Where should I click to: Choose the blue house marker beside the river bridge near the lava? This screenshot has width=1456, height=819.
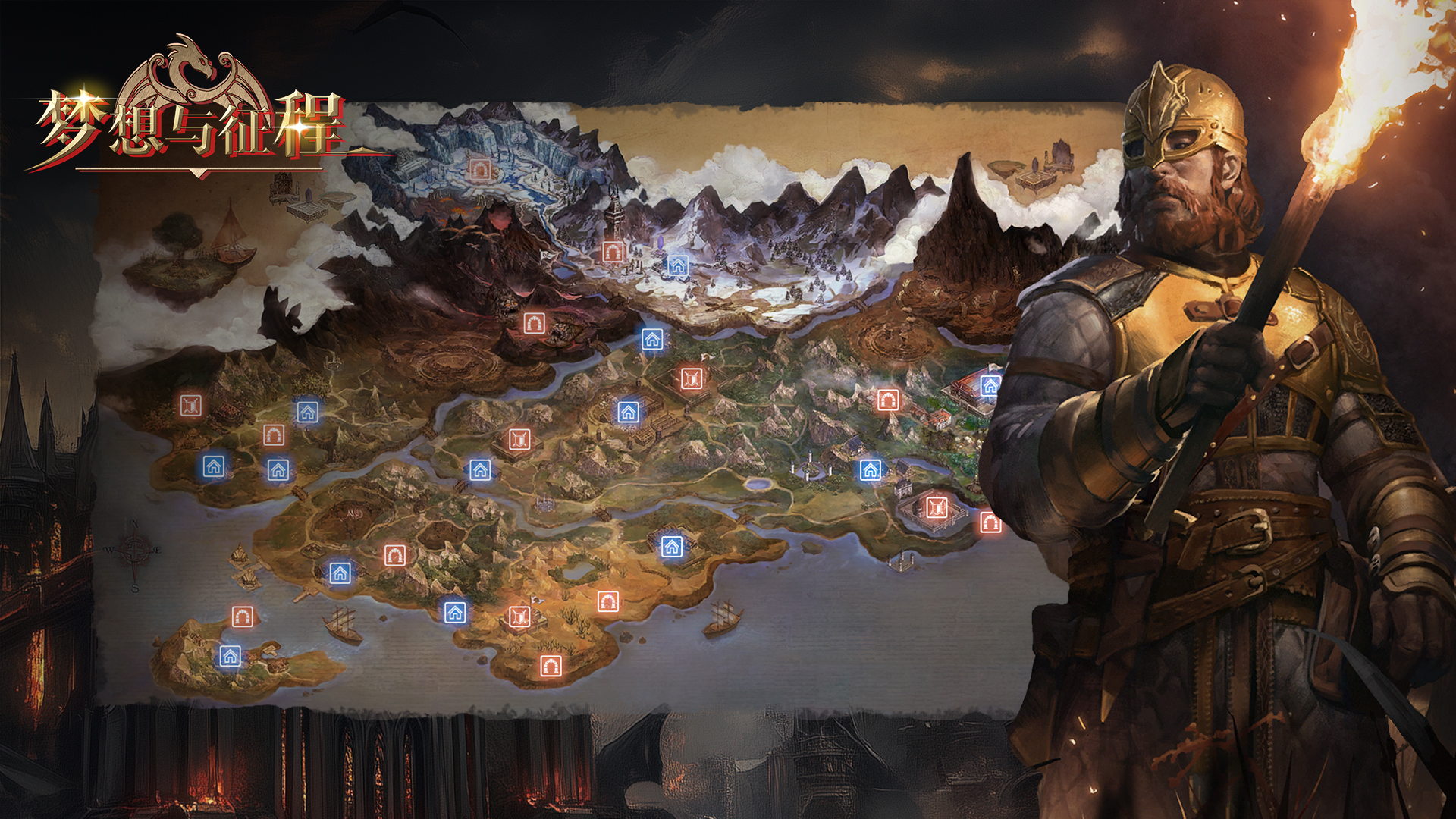[652, 339]
